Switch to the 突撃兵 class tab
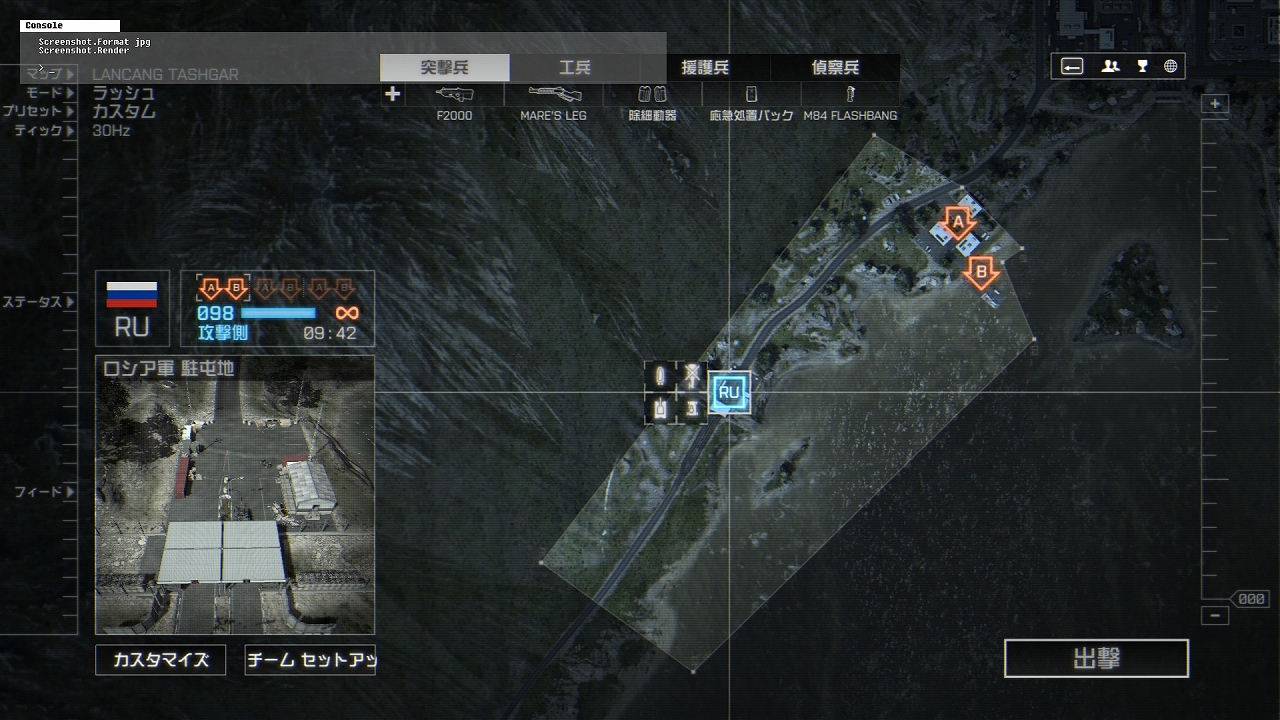1280x720 pixels. point(445,68)
